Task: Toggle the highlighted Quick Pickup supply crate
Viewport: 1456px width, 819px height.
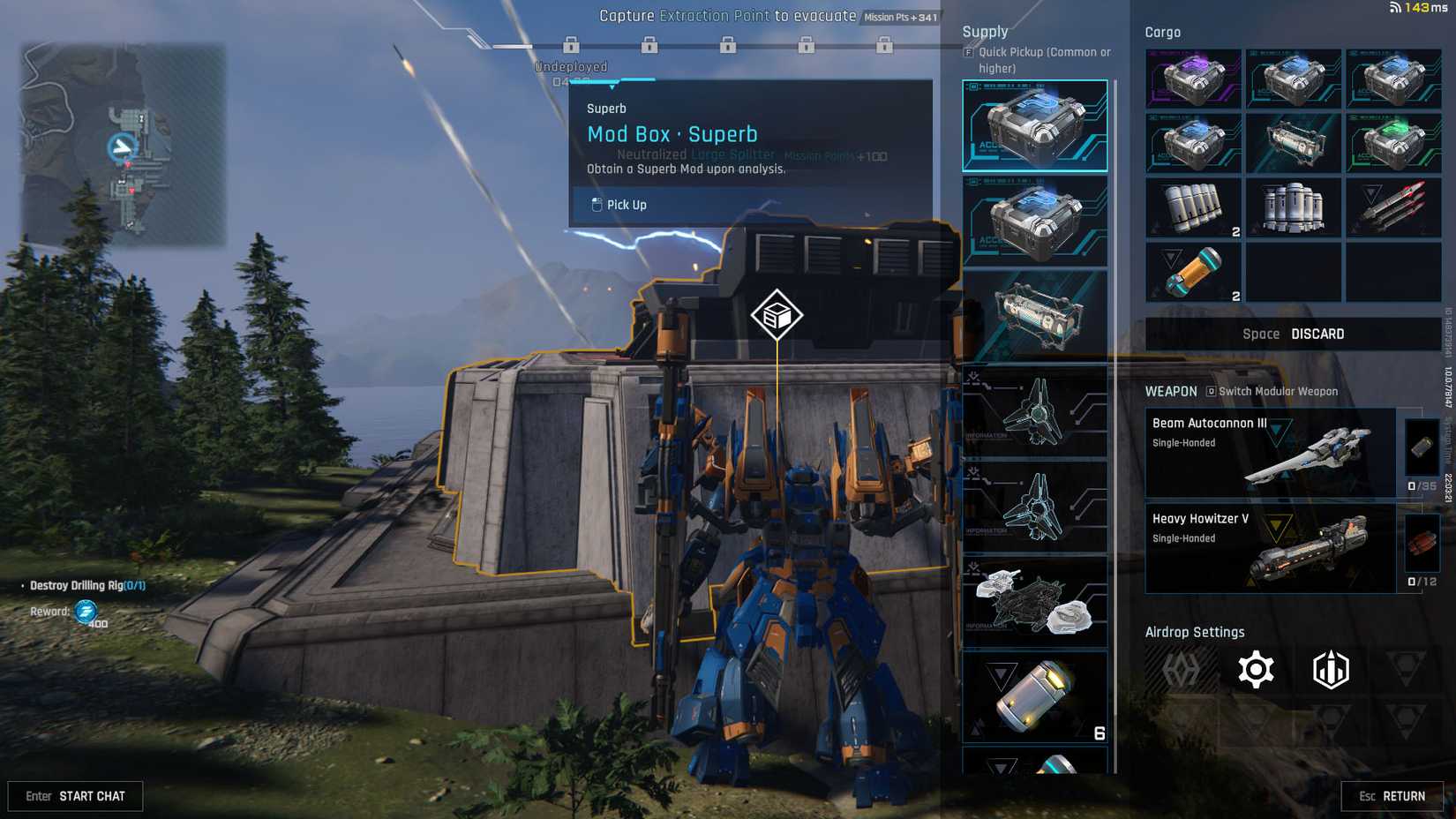Action: [x=1032, y=125]
